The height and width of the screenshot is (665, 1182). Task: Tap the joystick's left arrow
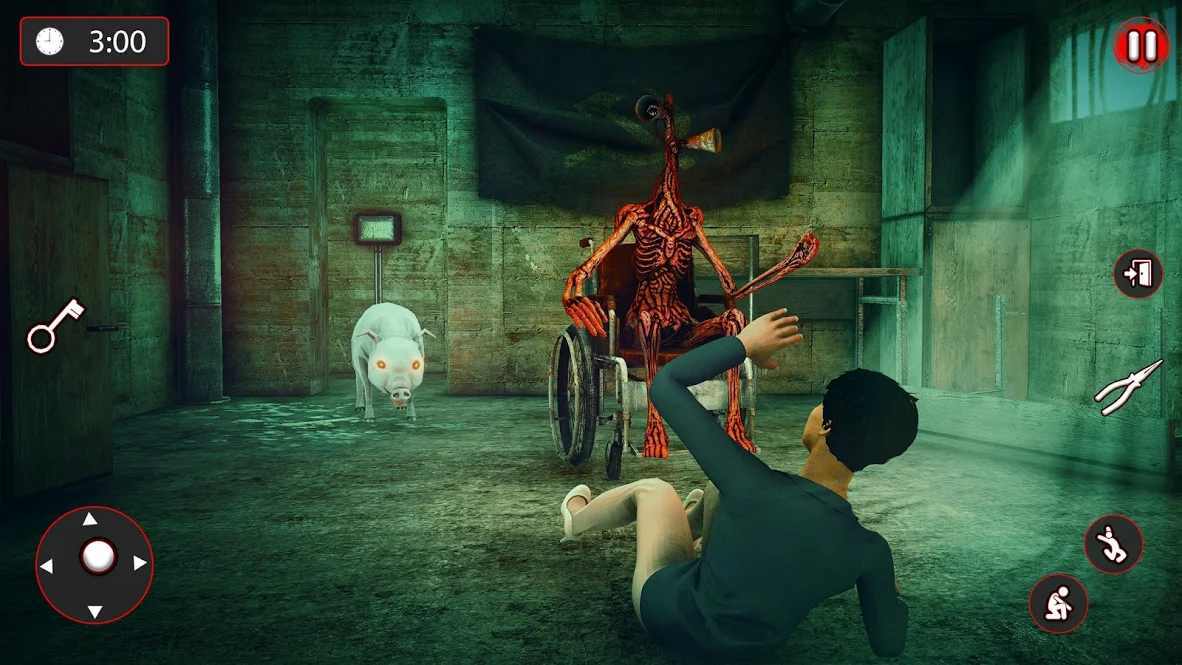point(46,566)
